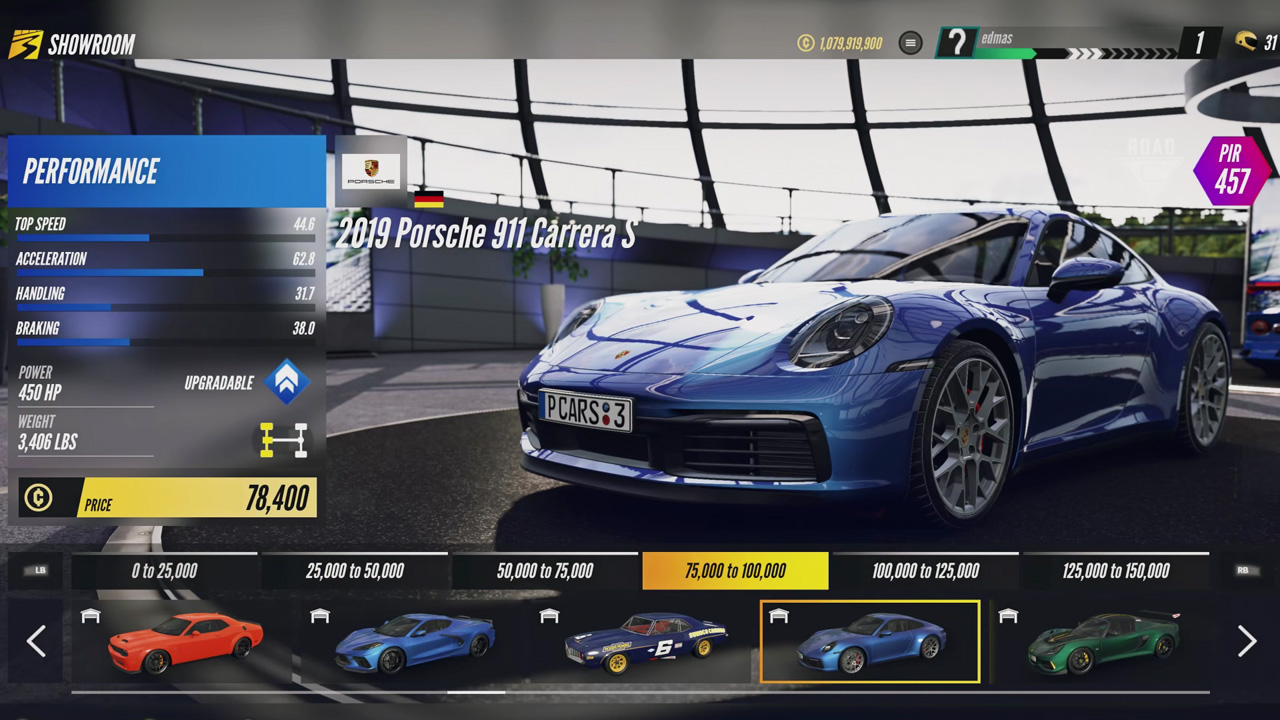This screenshot has height=720, width=1280.
Task: Click the Porsche manufacturer logo
Action: 371,170
